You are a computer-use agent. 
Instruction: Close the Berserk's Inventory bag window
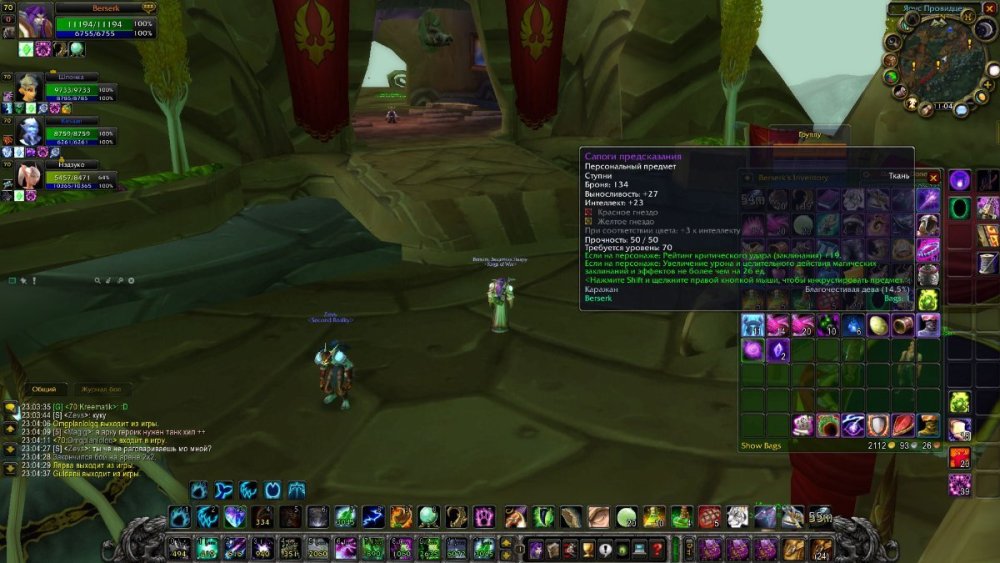[934, 177]
